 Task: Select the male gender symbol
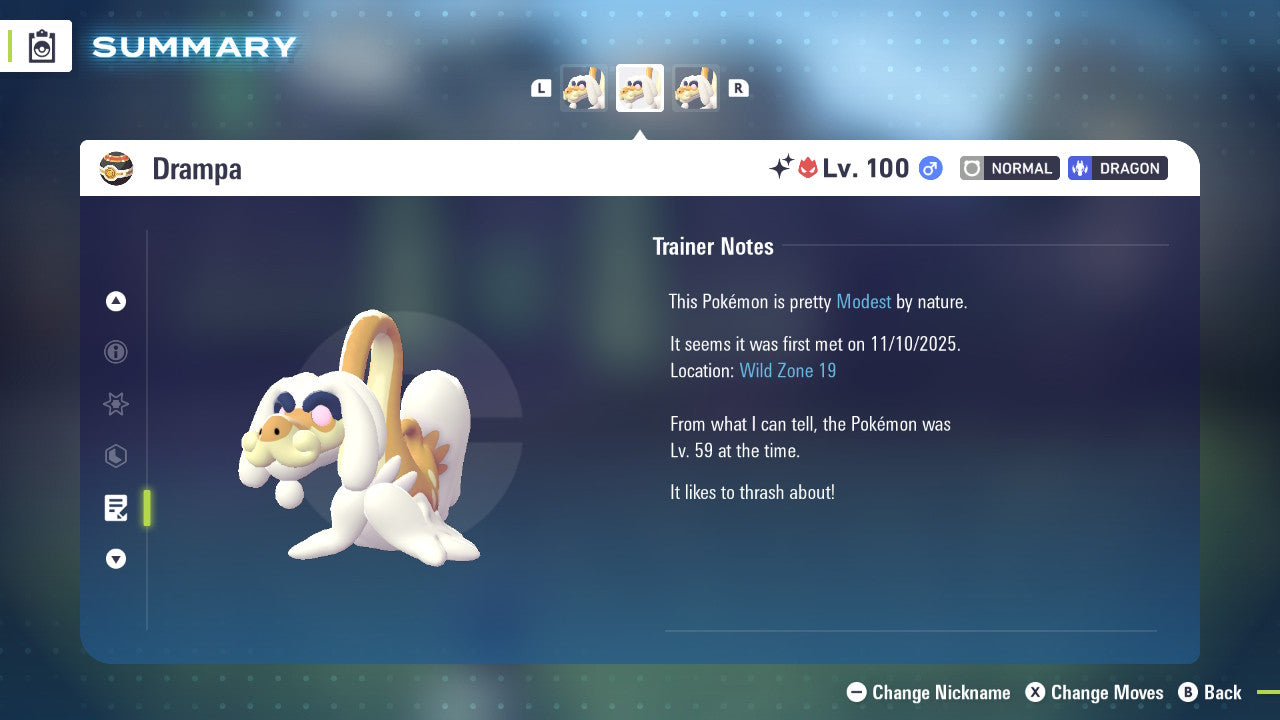coord(929,168)
